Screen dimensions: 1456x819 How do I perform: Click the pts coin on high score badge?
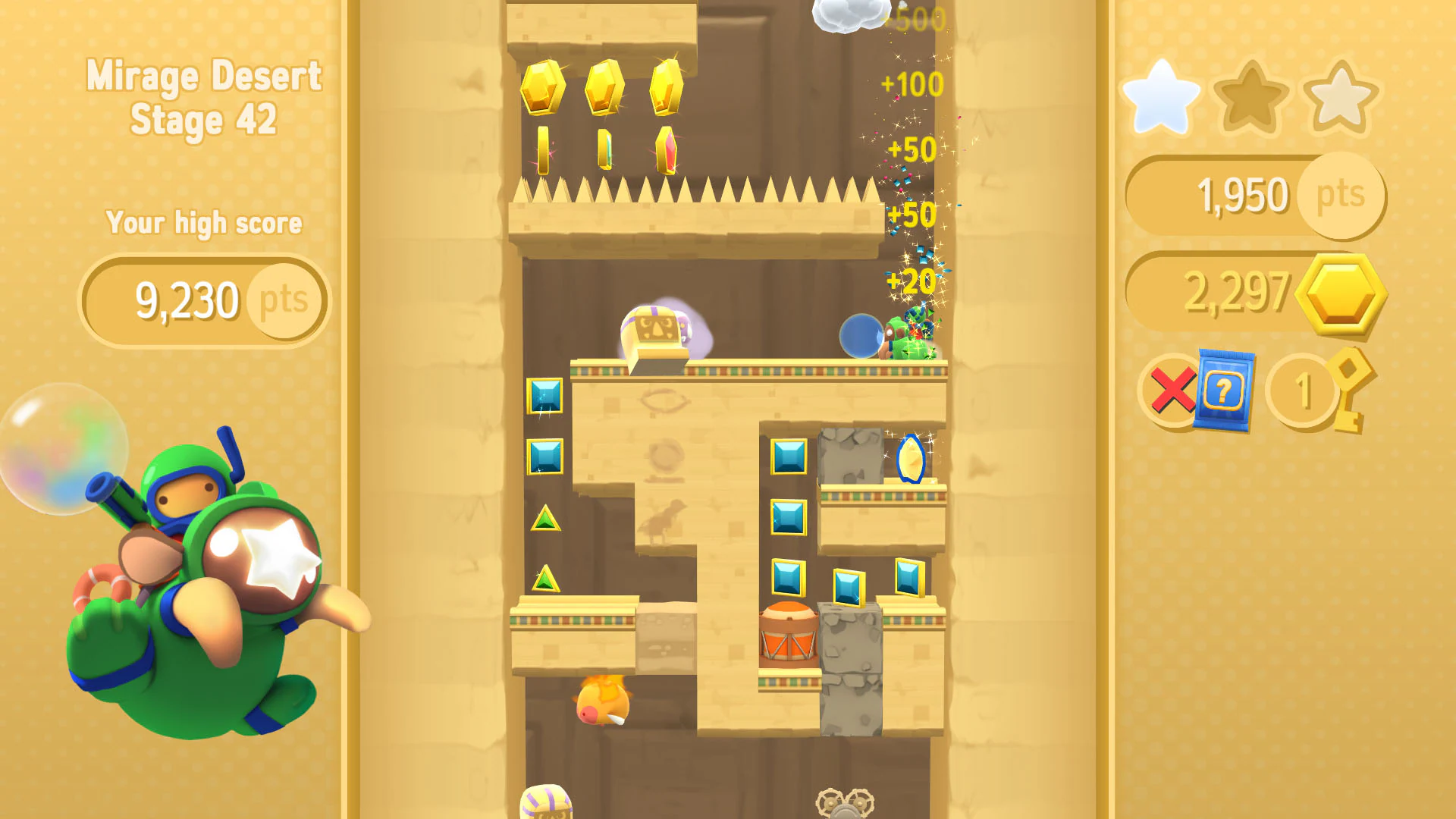(x=284, y=300)
